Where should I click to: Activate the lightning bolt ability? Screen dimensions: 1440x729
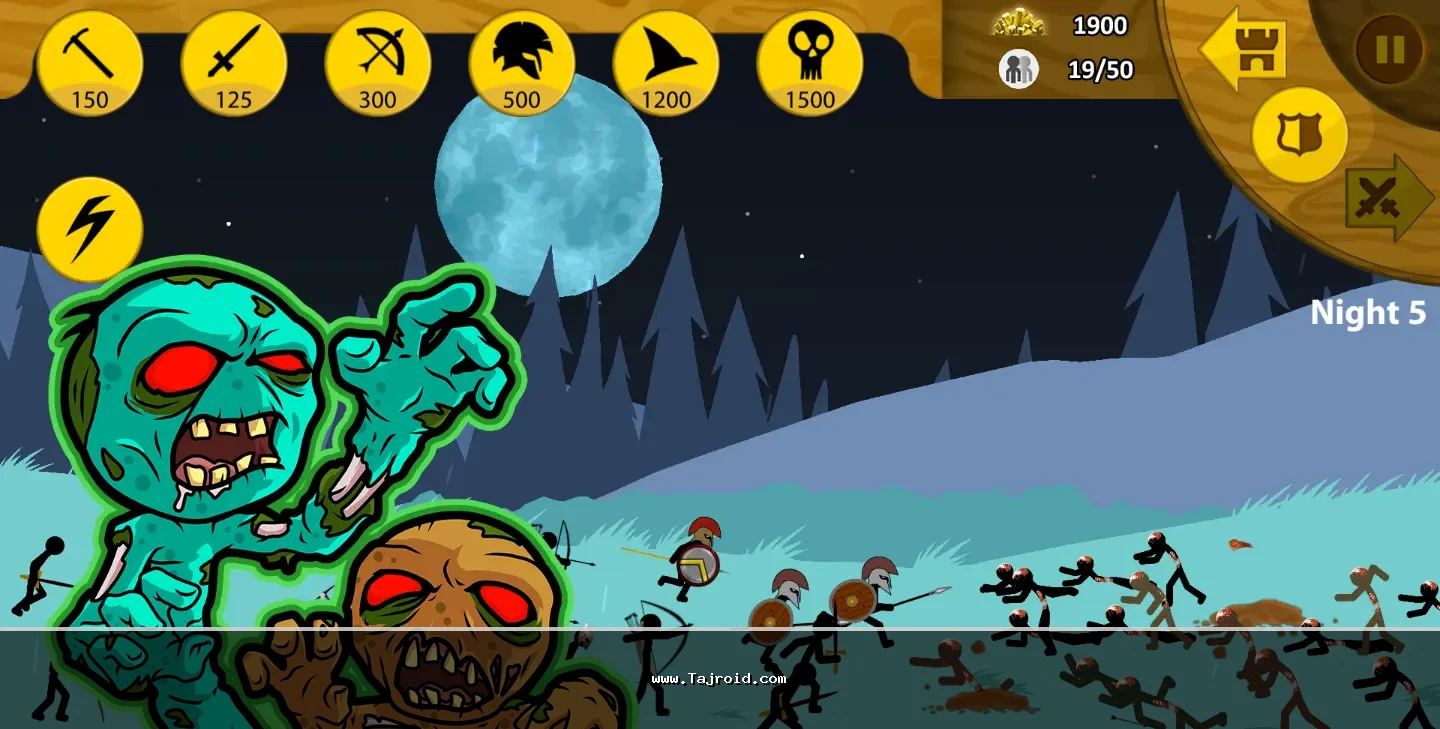click(90, 230)
